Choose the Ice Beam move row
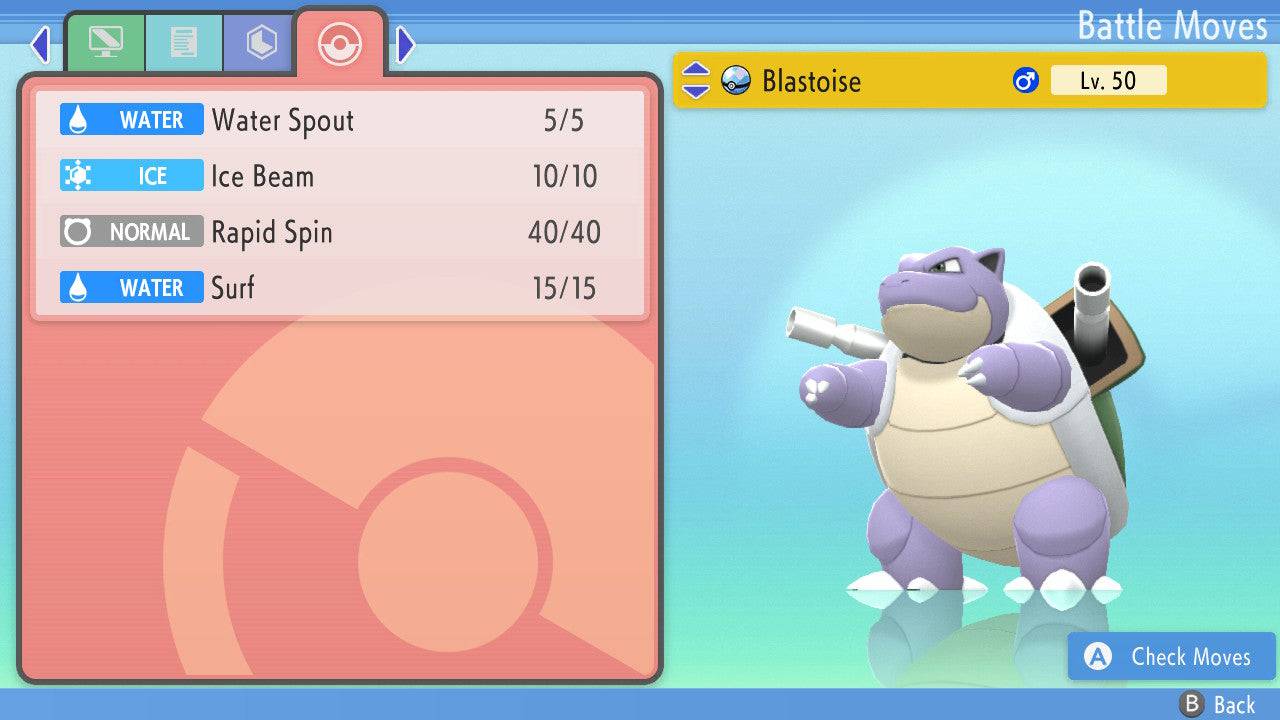 coord(340,177)
